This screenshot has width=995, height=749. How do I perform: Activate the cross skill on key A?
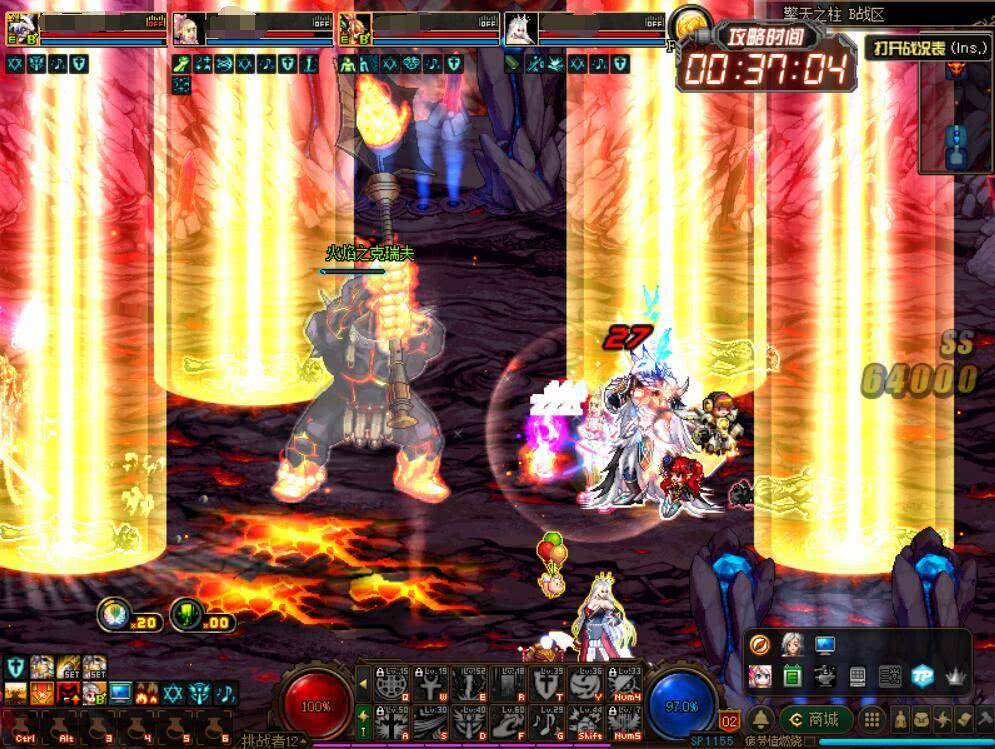coord(390,720)
